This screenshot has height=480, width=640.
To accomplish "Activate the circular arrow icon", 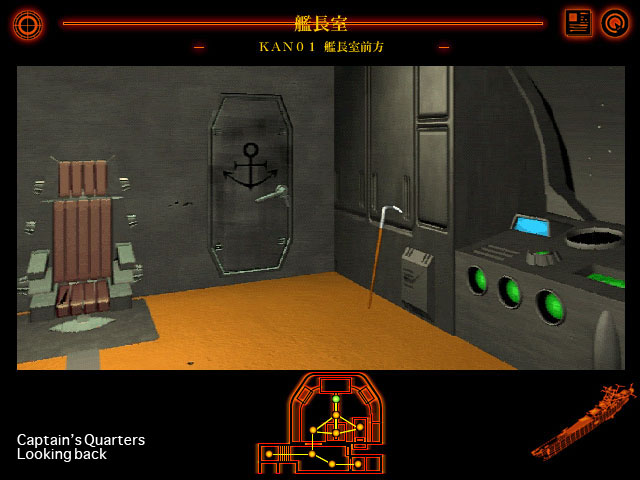I will click(613, 23).
